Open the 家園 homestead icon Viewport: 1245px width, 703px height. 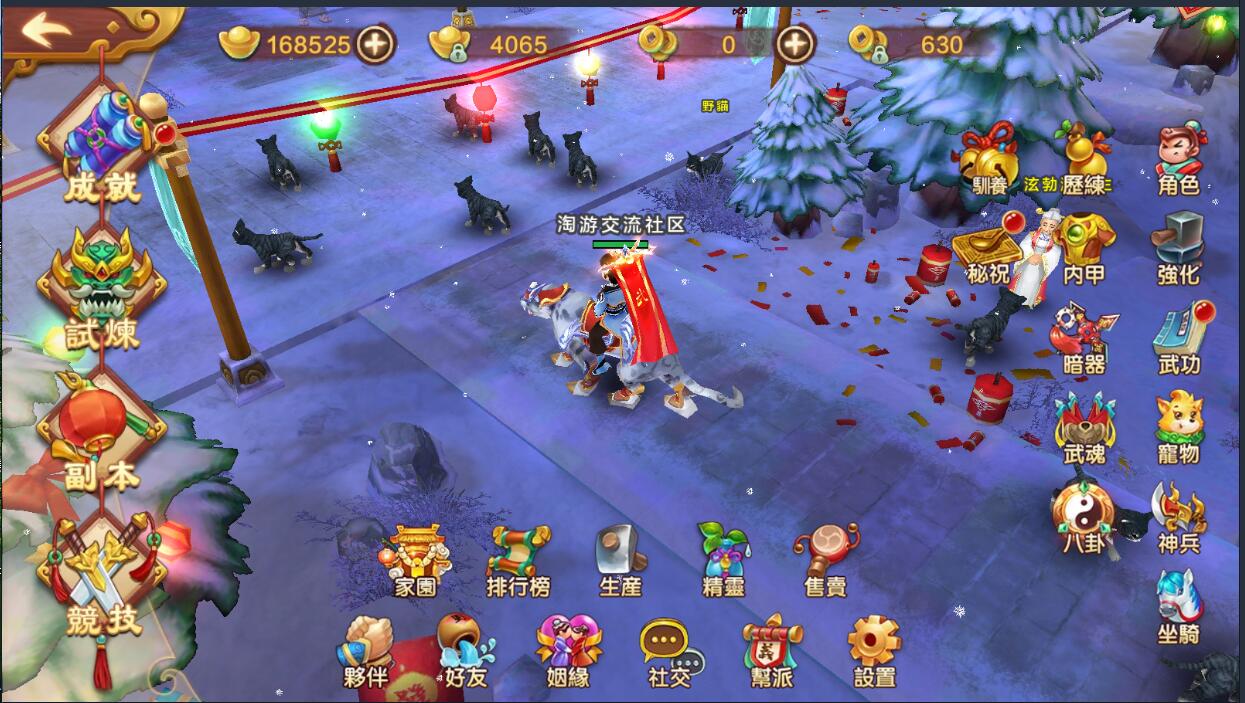pyautogui.click(x=415, y=561)
